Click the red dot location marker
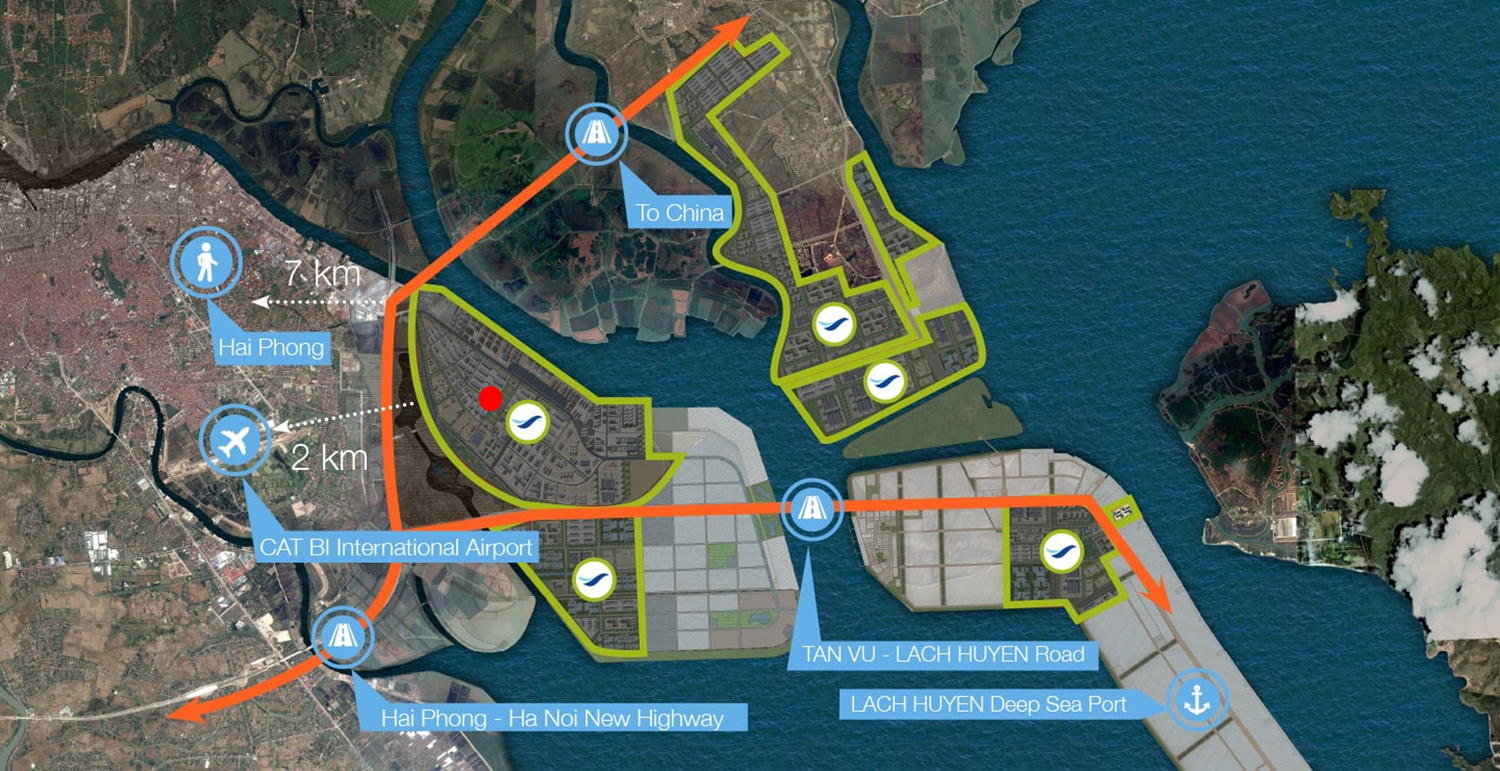Viewport: 1500px width, 771px height. (x=490, y=398)
